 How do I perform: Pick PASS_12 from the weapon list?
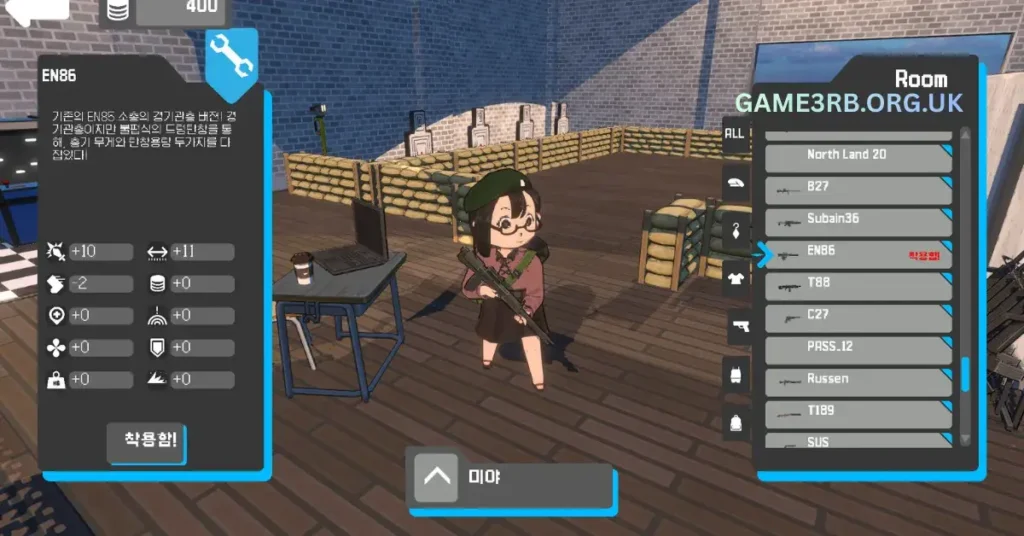[858, 347]
